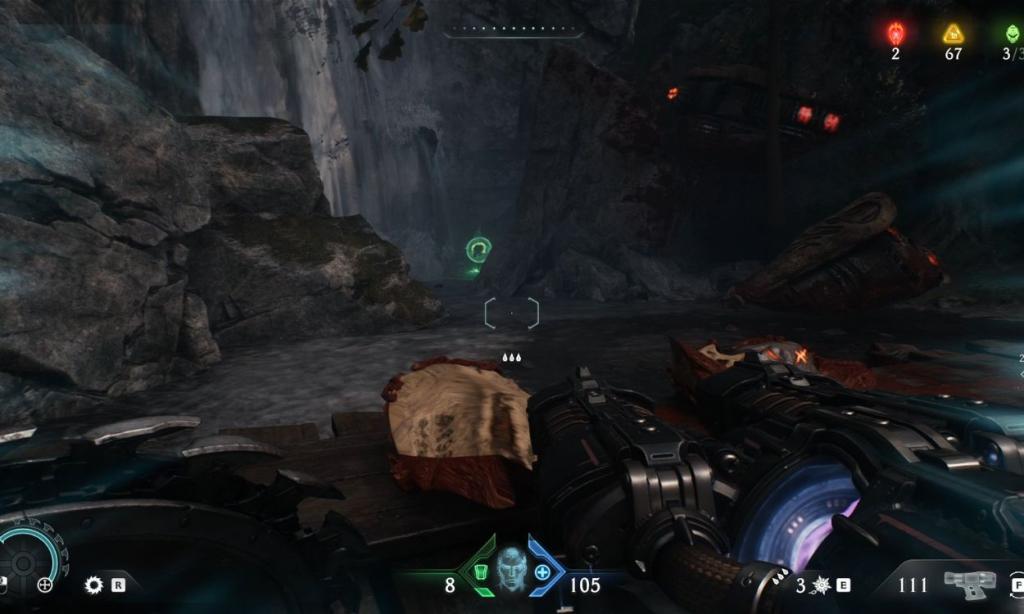Click the red ruby currency icon
The height and width of the screenshot is (614, 1024).
pos(895,34)
